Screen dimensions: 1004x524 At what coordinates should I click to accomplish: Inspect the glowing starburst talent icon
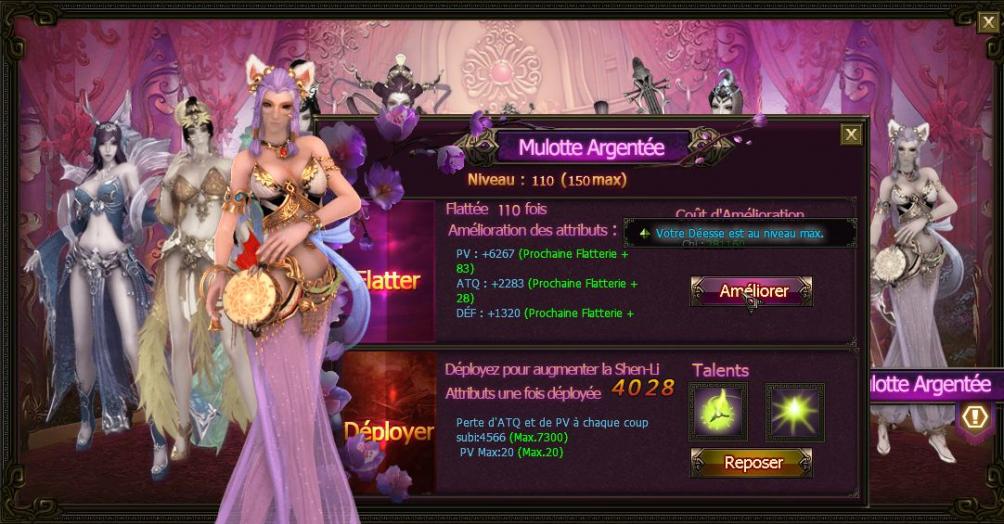(x=795, y=411)
